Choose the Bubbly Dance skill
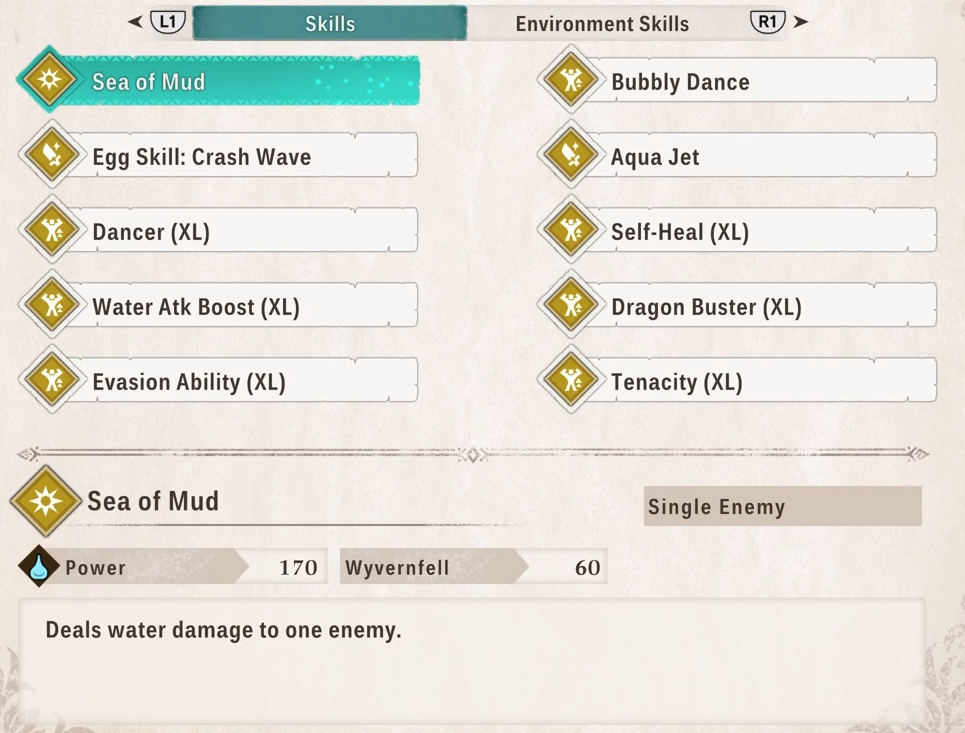This screenshot has height=733, width=965. 738,81
